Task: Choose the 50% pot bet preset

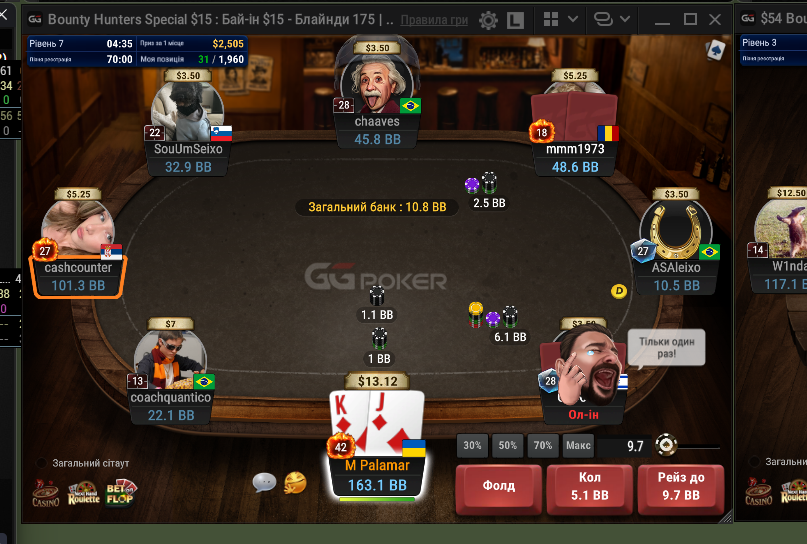Action: coord(508,446)
